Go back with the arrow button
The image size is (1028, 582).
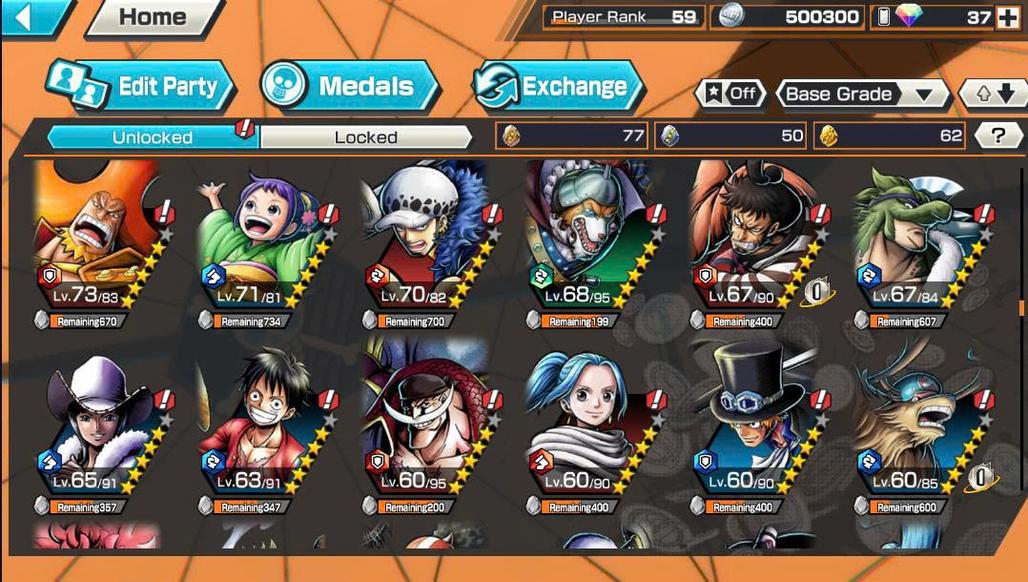[32, 17]
